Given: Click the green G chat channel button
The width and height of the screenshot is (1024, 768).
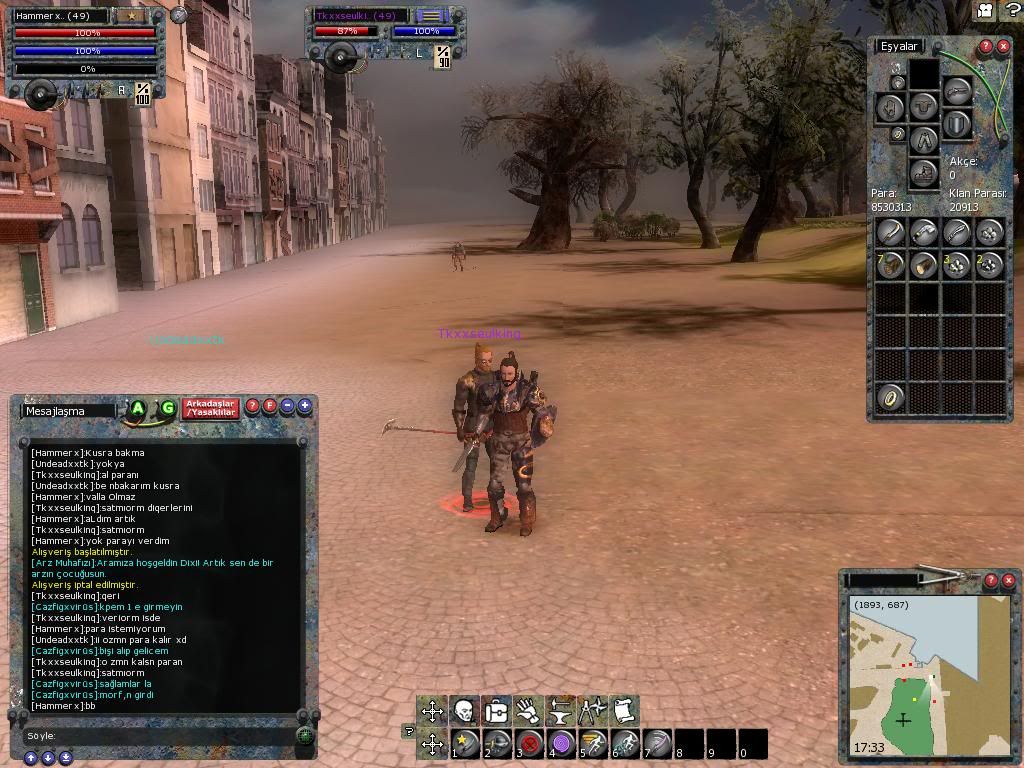Looking at the screenshot, I should (167, 408).
